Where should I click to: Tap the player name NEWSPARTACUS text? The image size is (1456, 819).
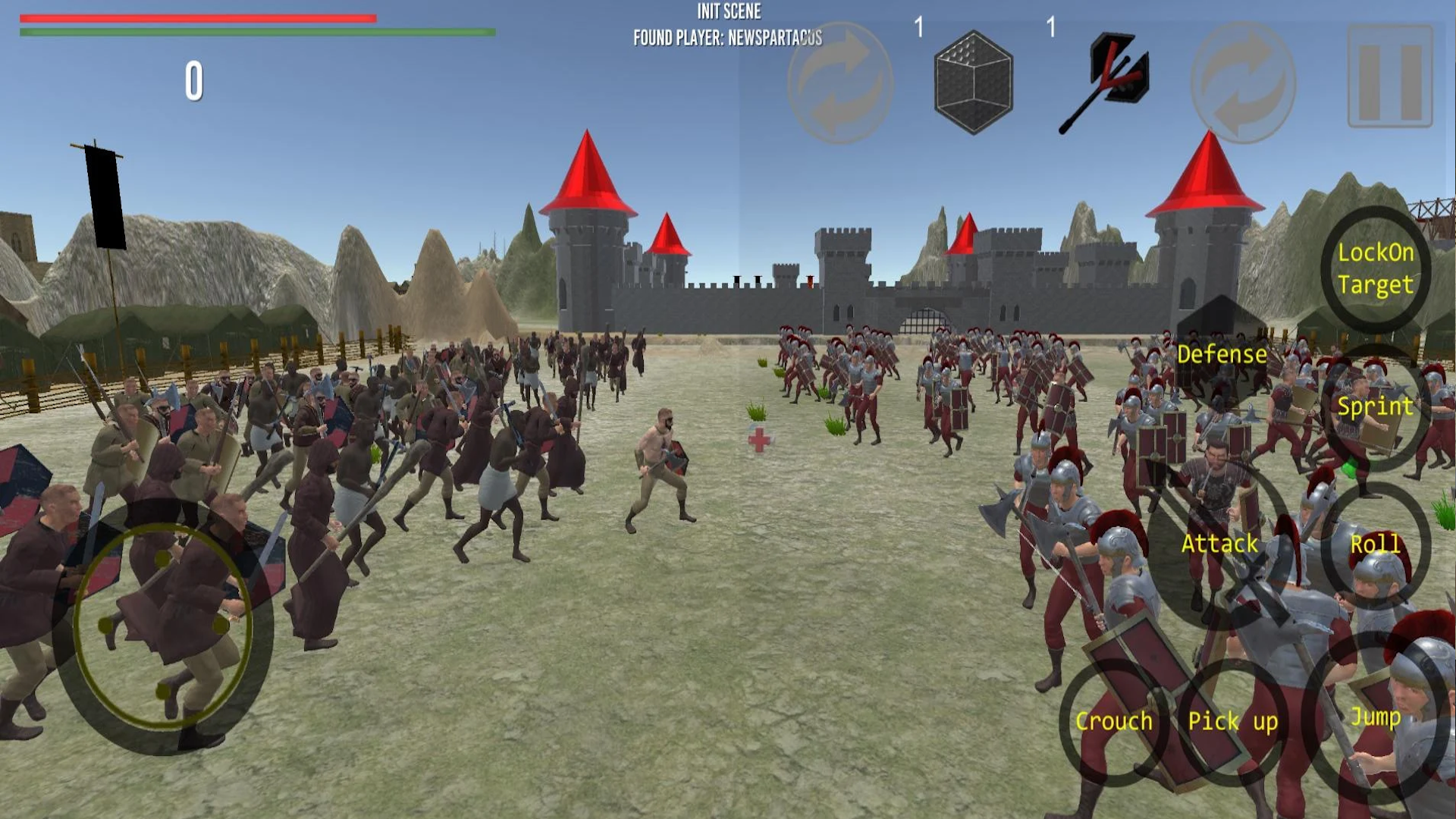tap(726, 35)
